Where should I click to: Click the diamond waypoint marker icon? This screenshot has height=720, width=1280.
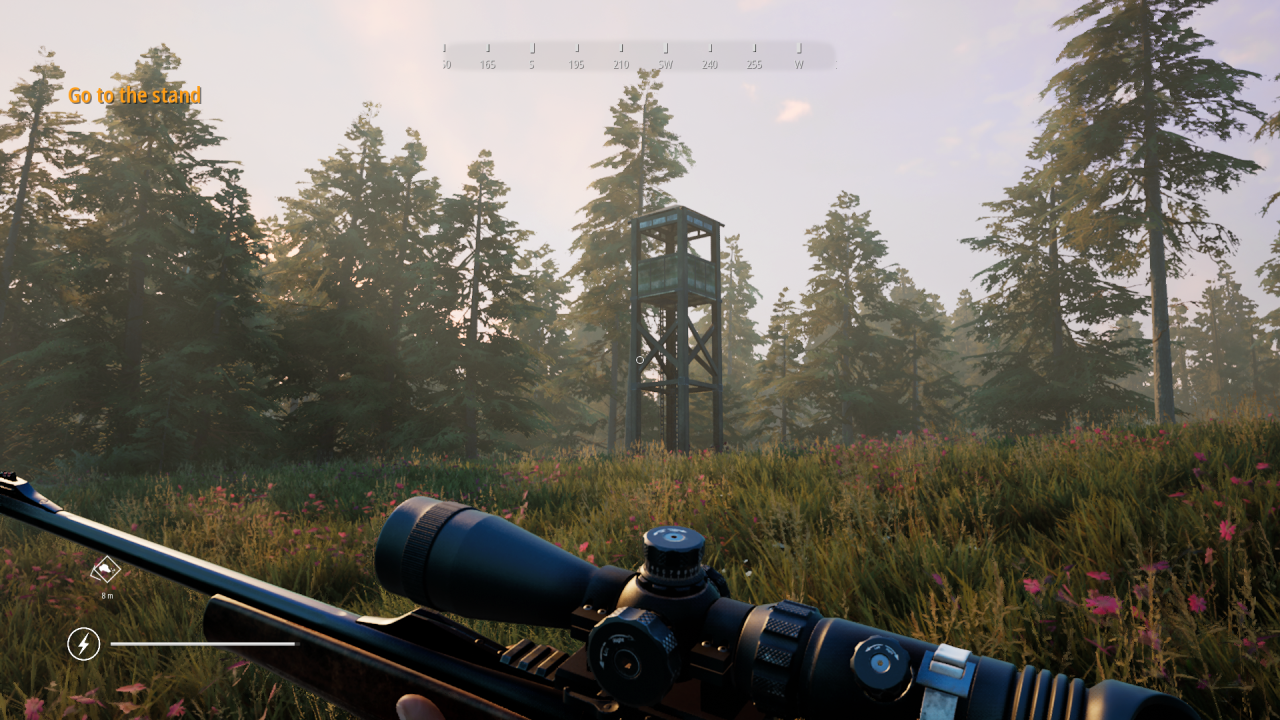tap(106, 570)
